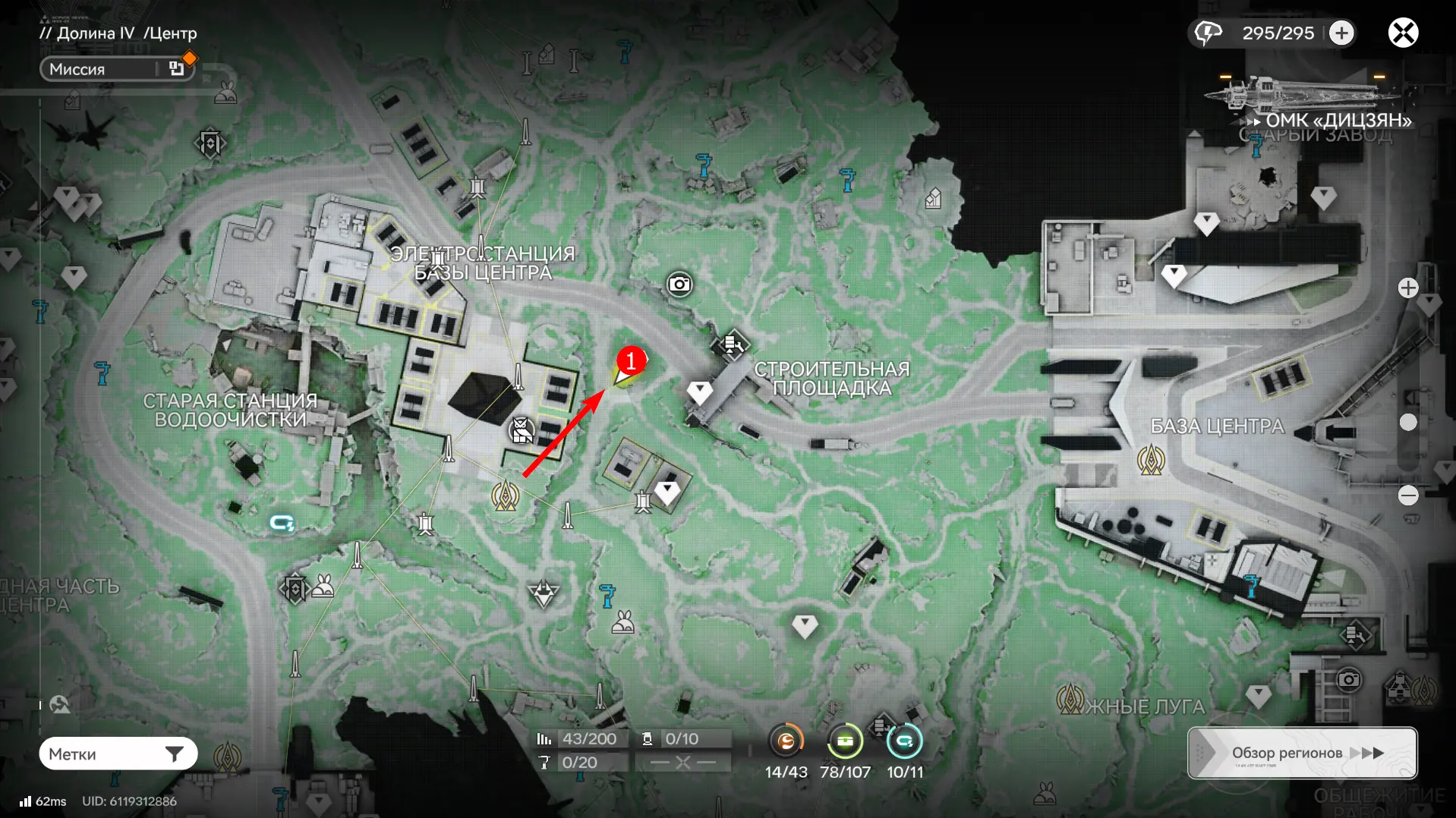Add stamina with the plus button
Viewport: 1456px width, 818px height.
[1341, 33]
